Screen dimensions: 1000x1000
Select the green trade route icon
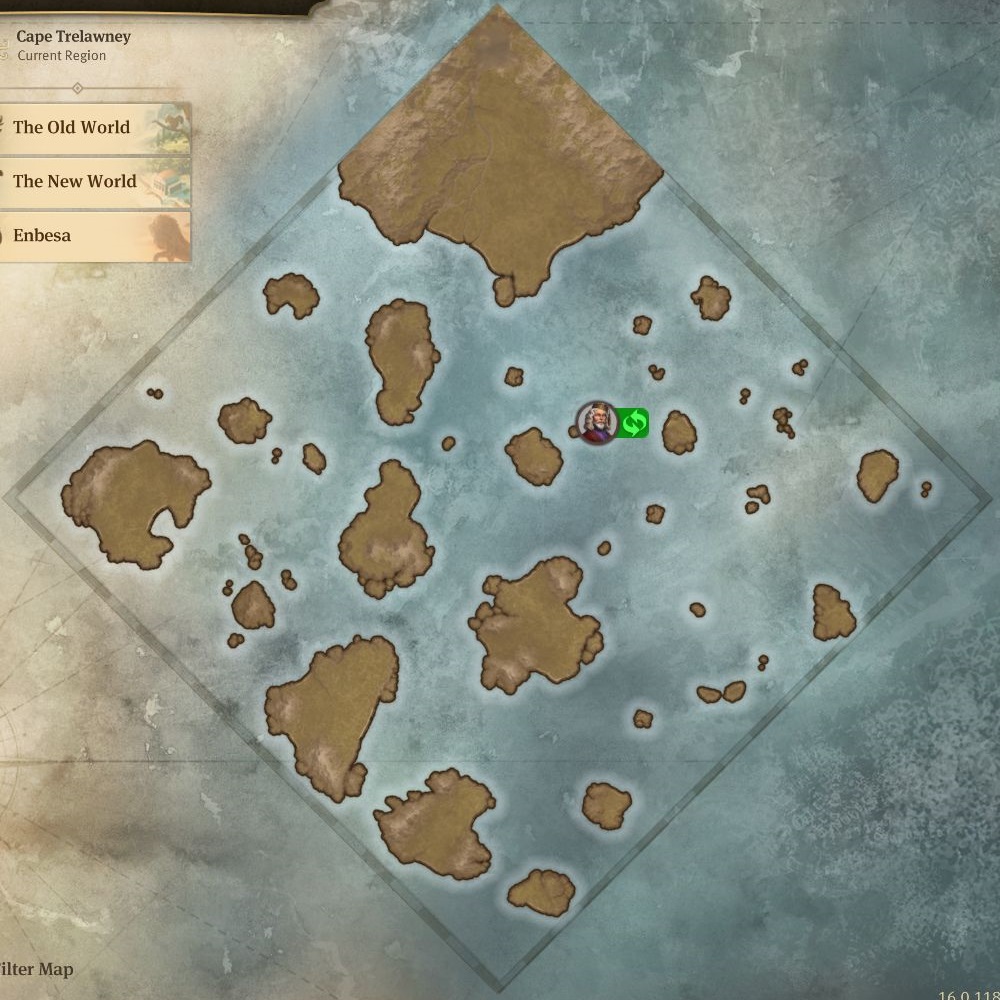click(x=633, y=423)
